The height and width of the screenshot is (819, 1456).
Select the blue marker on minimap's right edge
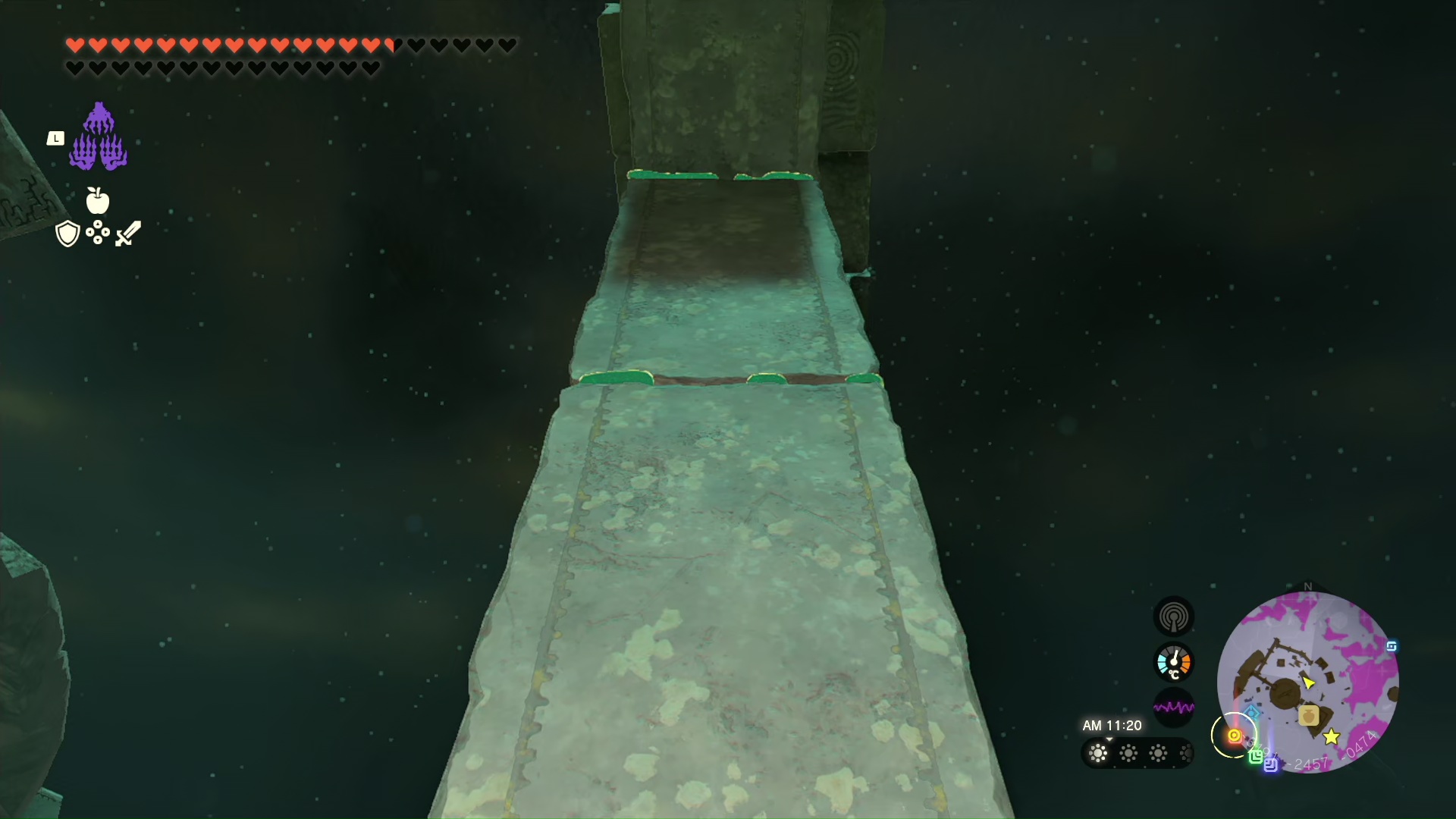1392,646
